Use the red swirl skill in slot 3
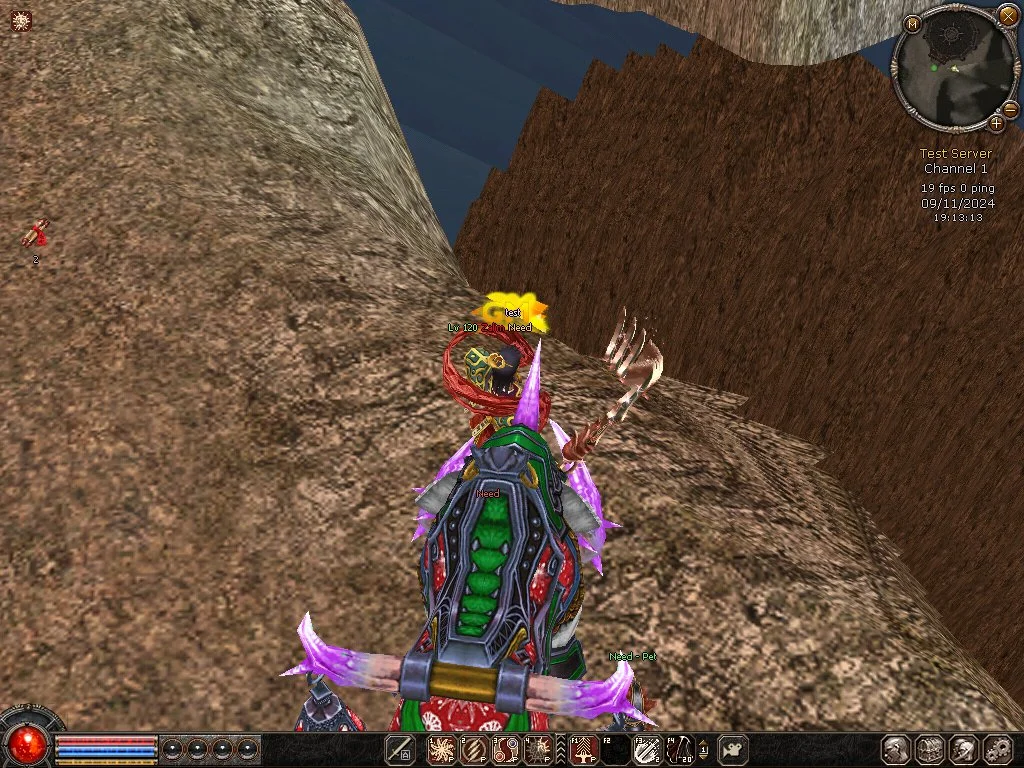The height and width of the screenshot is (768, 1024). [x=507, y=749]
